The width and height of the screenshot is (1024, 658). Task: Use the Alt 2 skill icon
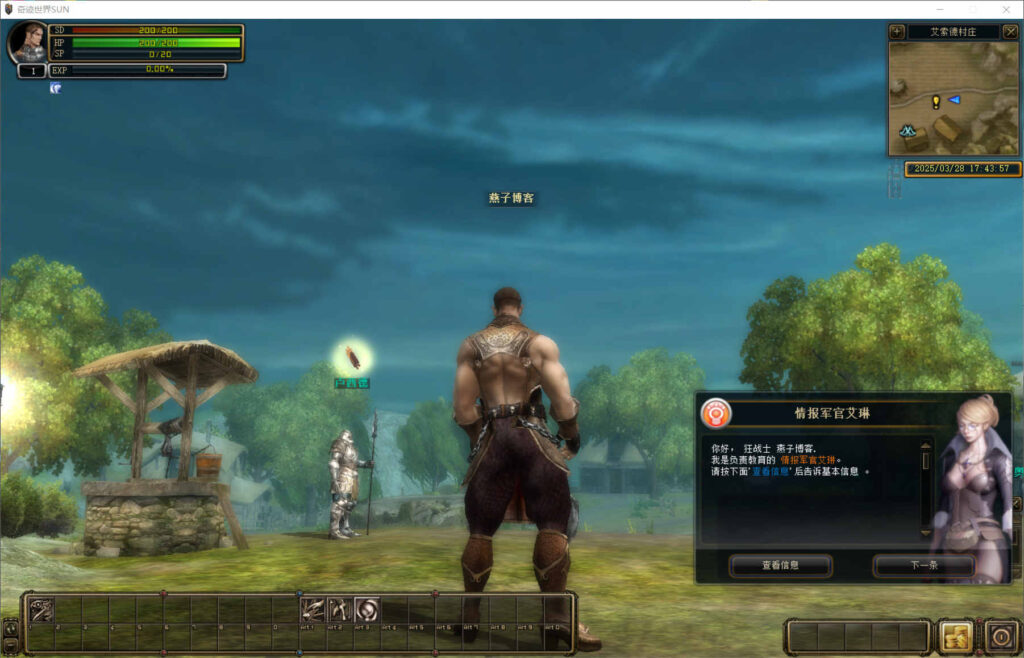340,609
